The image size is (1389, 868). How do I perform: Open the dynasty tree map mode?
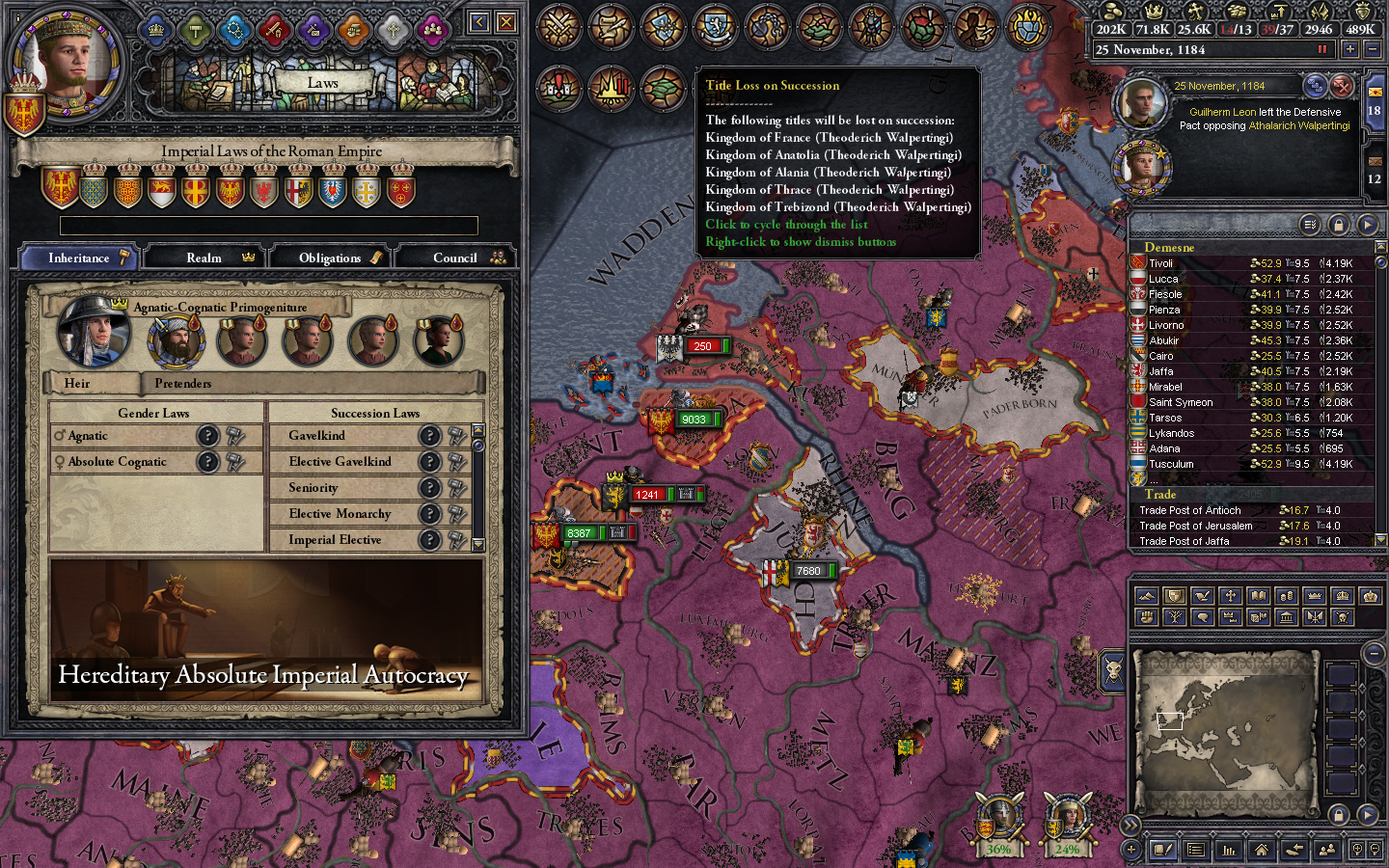pos(1173,617)
